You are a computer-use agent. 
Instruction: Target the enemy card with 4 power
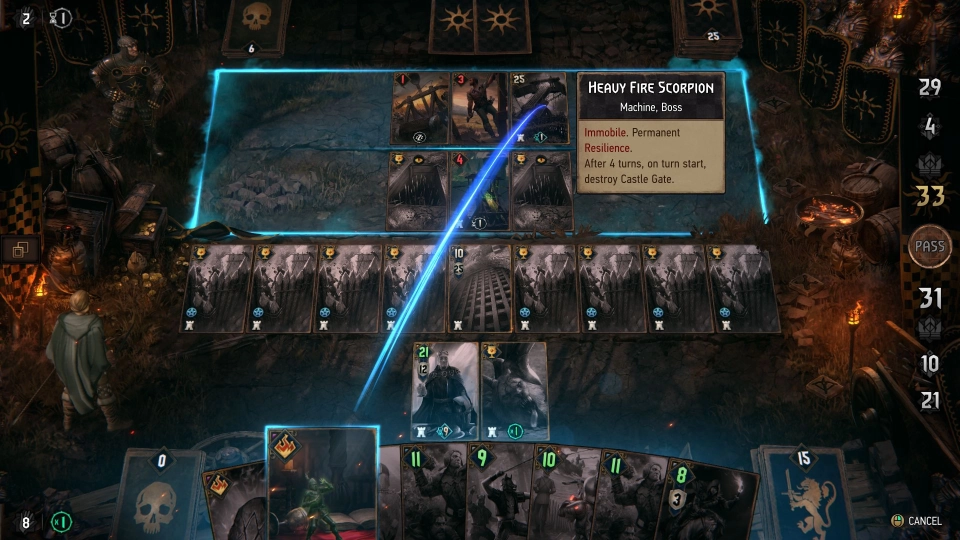click(480, 190)
